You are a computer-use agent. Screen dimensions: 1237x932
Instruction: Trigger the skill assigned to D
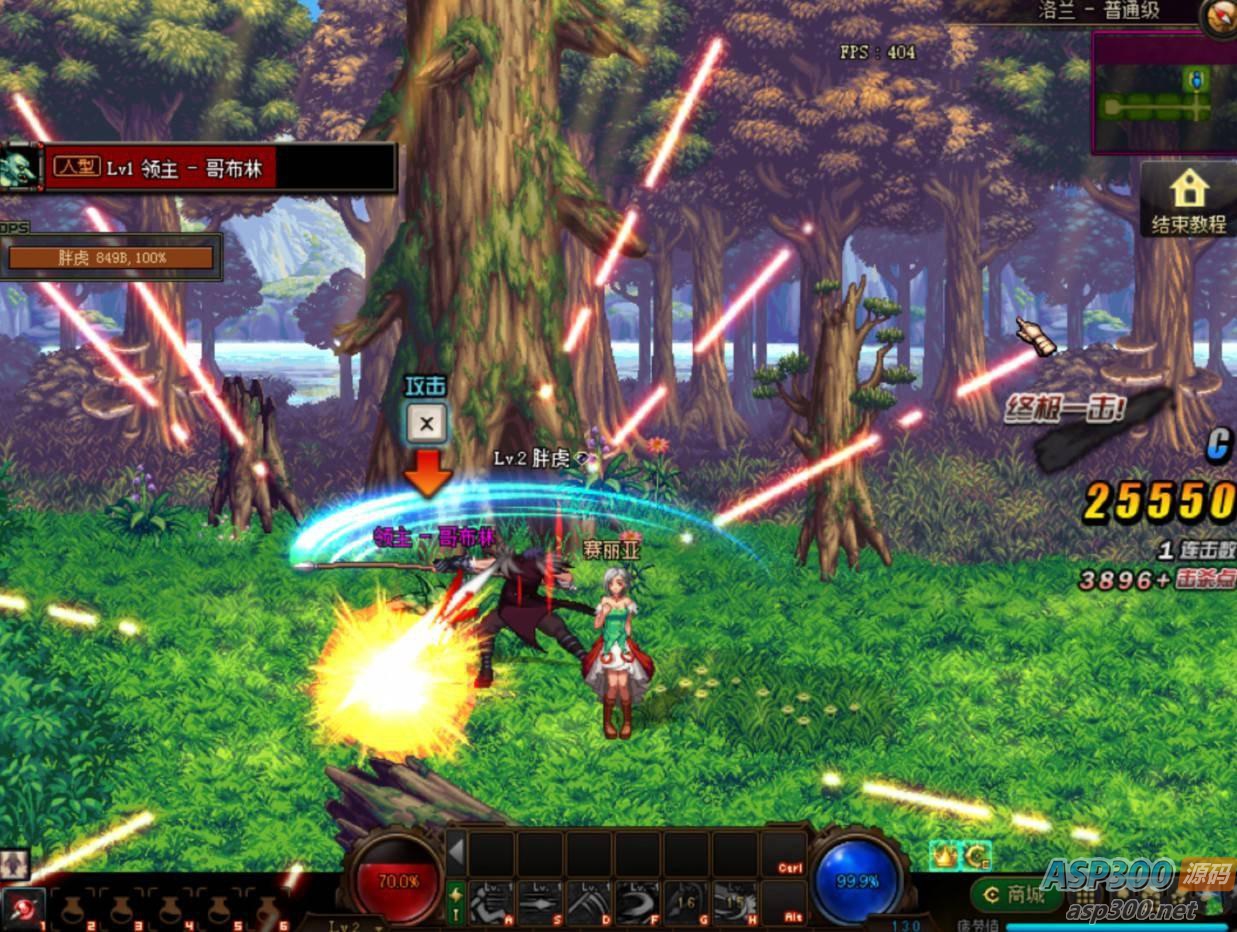click(x=590, y=902)
